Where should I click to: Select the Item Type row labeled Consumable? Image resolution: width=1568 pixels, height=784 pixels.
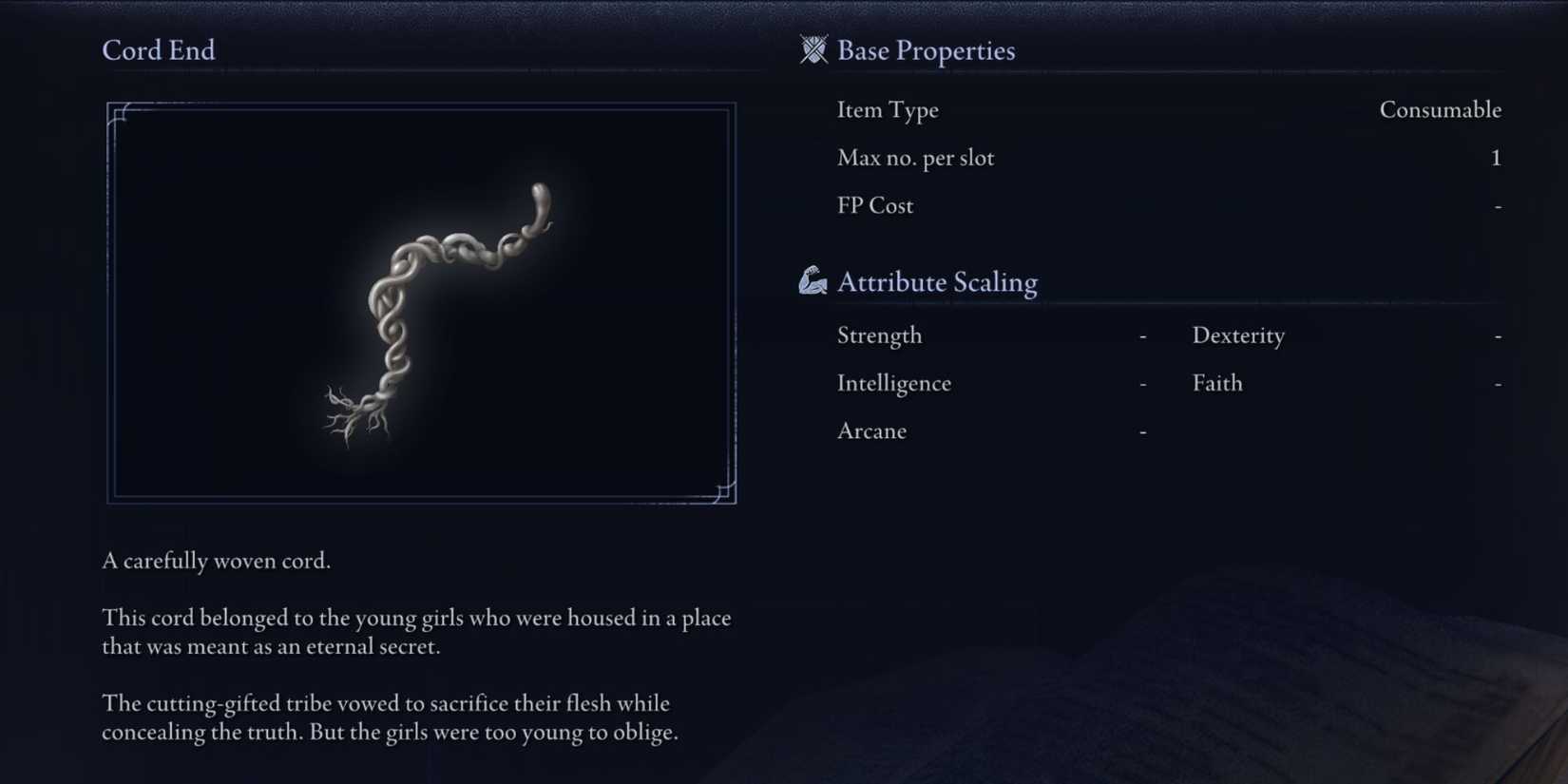point(888,109)
